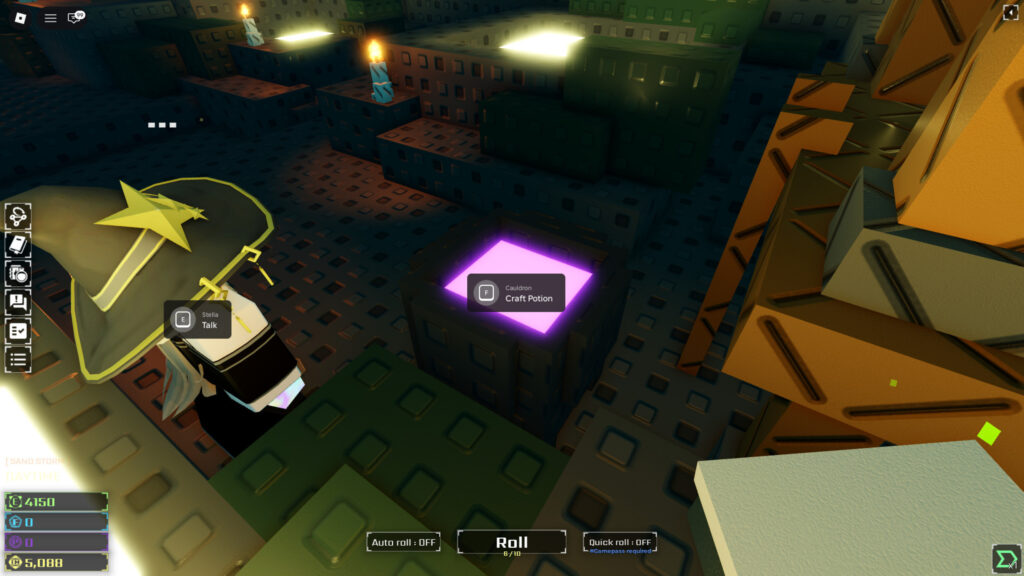Open the book icon in the sidebar

click(x=18, y=244)
